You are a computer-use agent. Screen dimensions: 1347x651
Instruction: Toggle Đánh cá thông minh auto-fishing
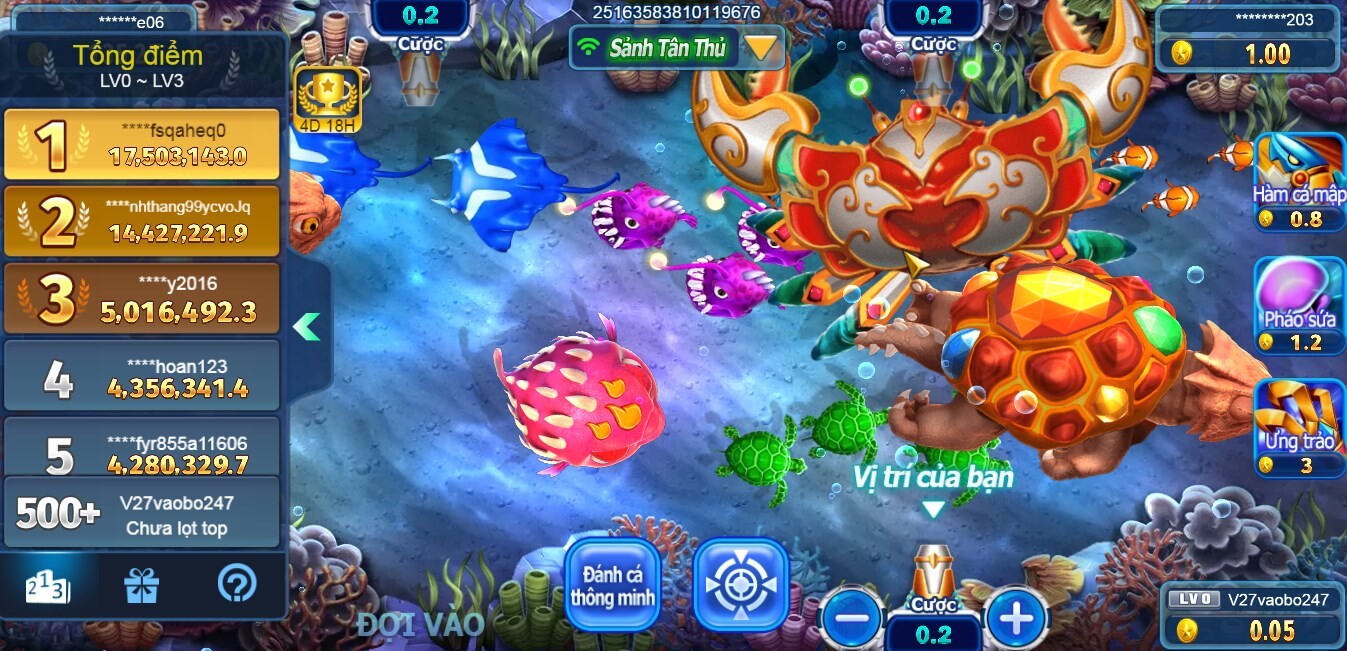[x=613, y=586]
